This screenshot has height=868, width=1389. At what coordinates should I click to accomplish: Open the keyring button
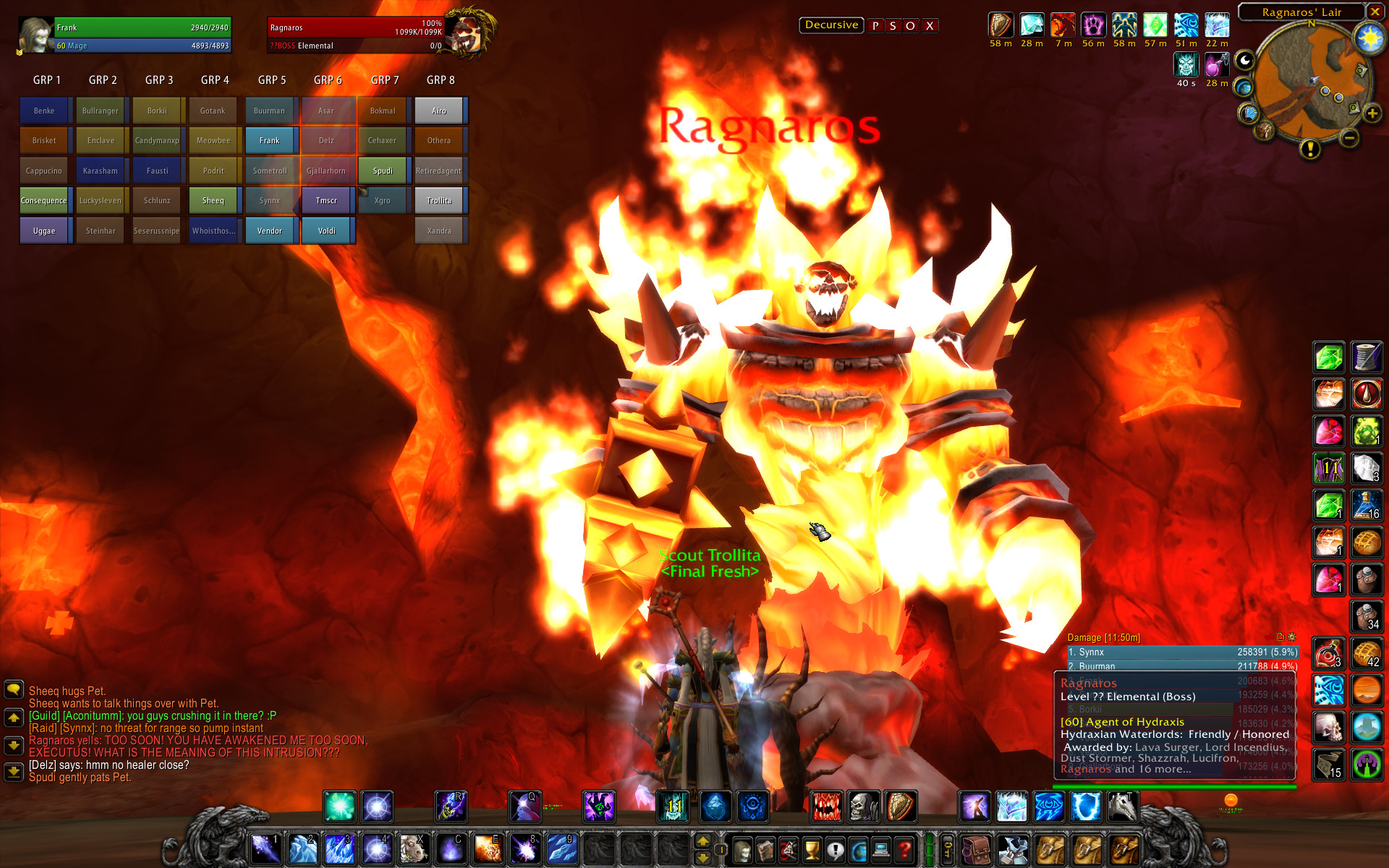click(948, 850)
